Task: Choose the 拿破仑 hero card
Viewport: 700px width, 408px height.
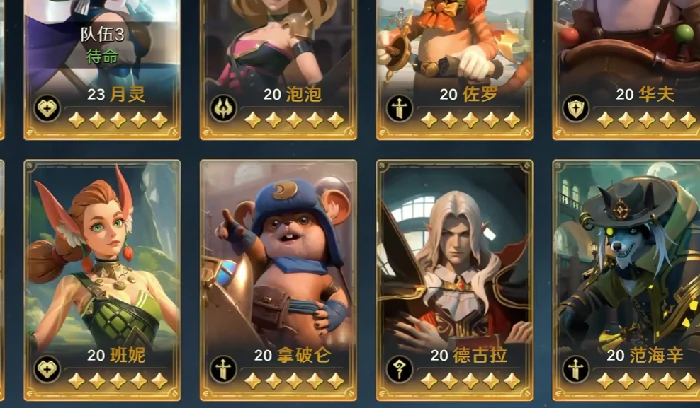Action: pos(278,270)
